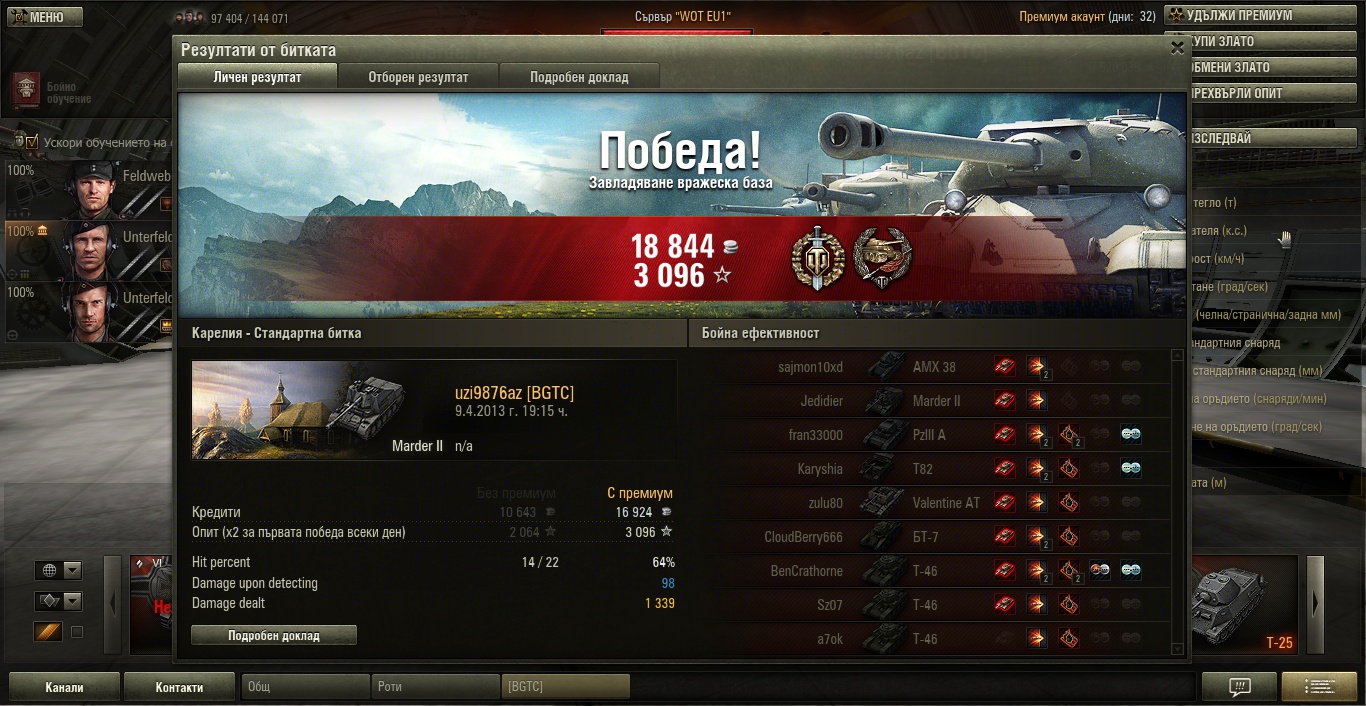Viewport: 1366px width, 706px height.
Task: Select player sajmon10xd row
Action: [x=810, y=367]
